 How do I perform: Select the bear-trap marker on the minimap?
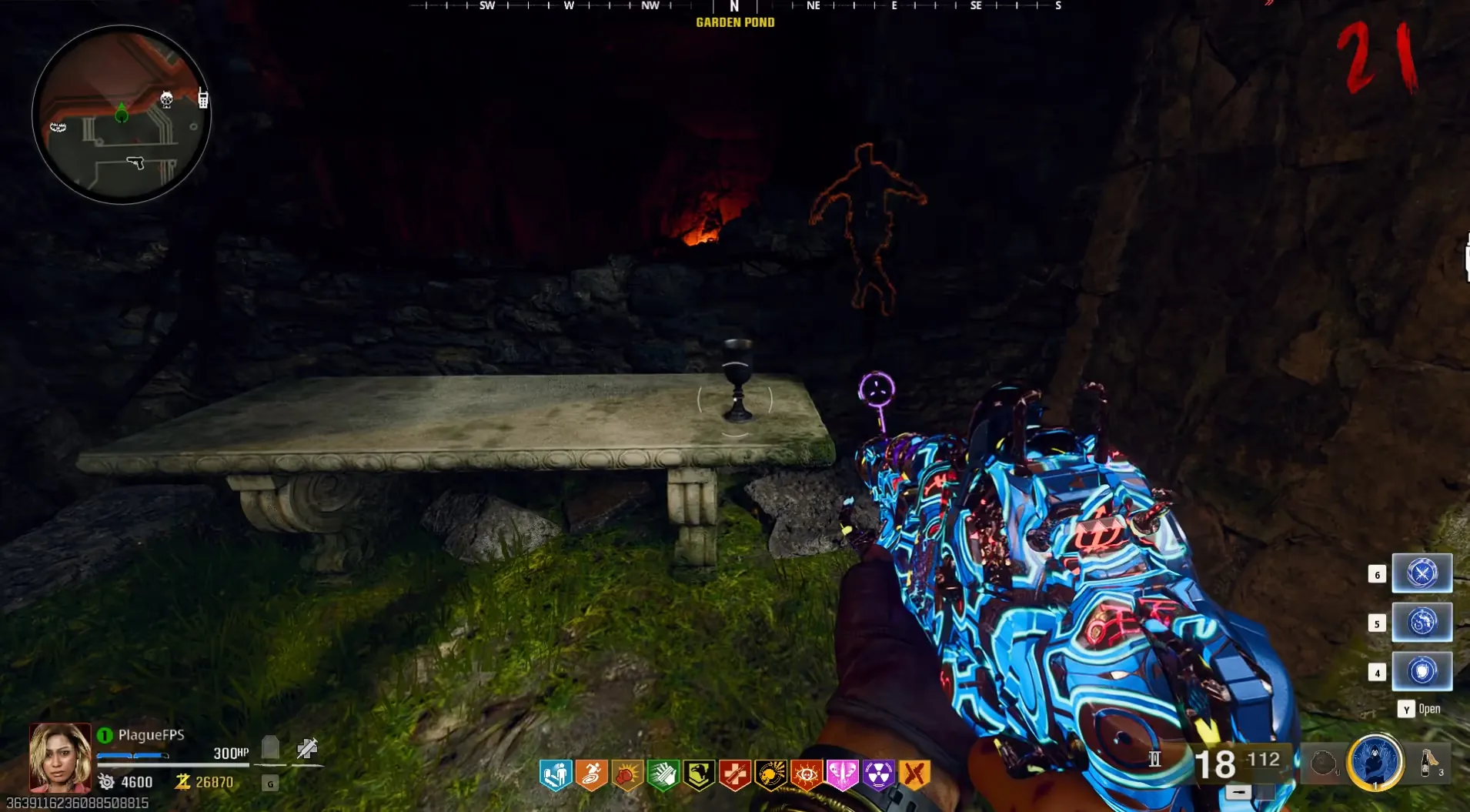[x=58, y=126]
